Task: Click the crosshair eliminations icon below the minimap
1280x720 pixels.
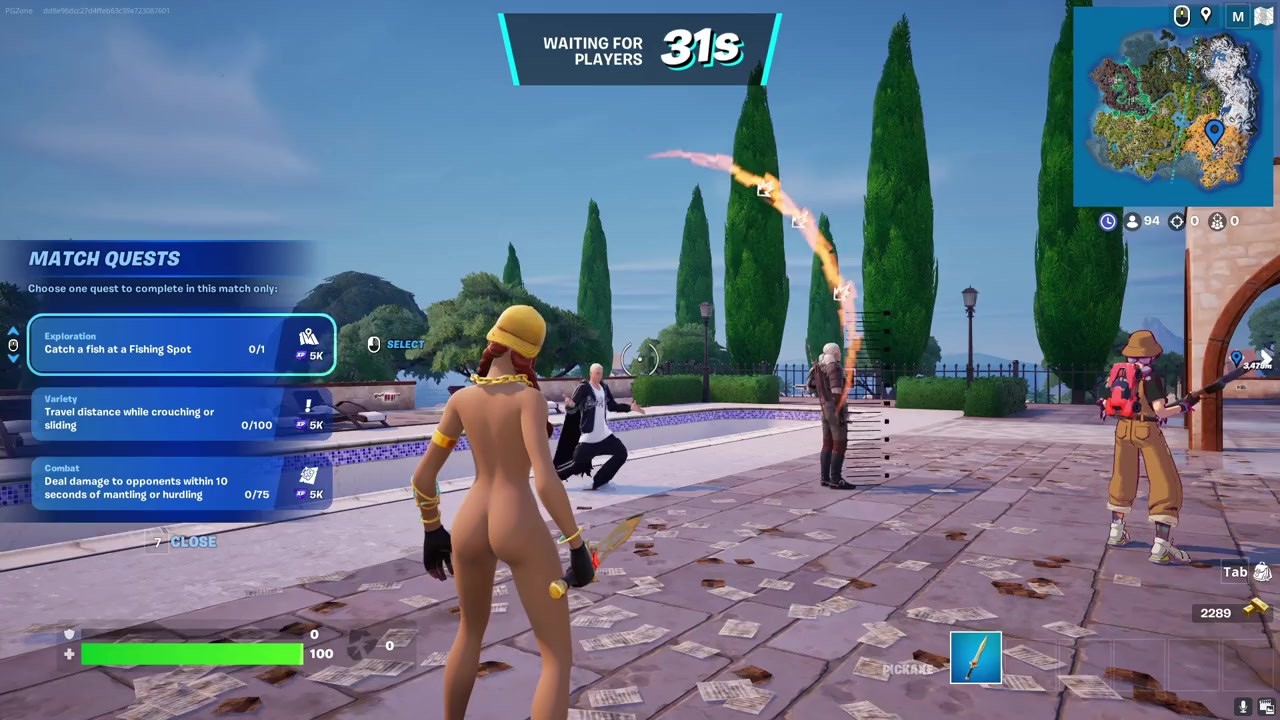Action: tap(1176, 221)
